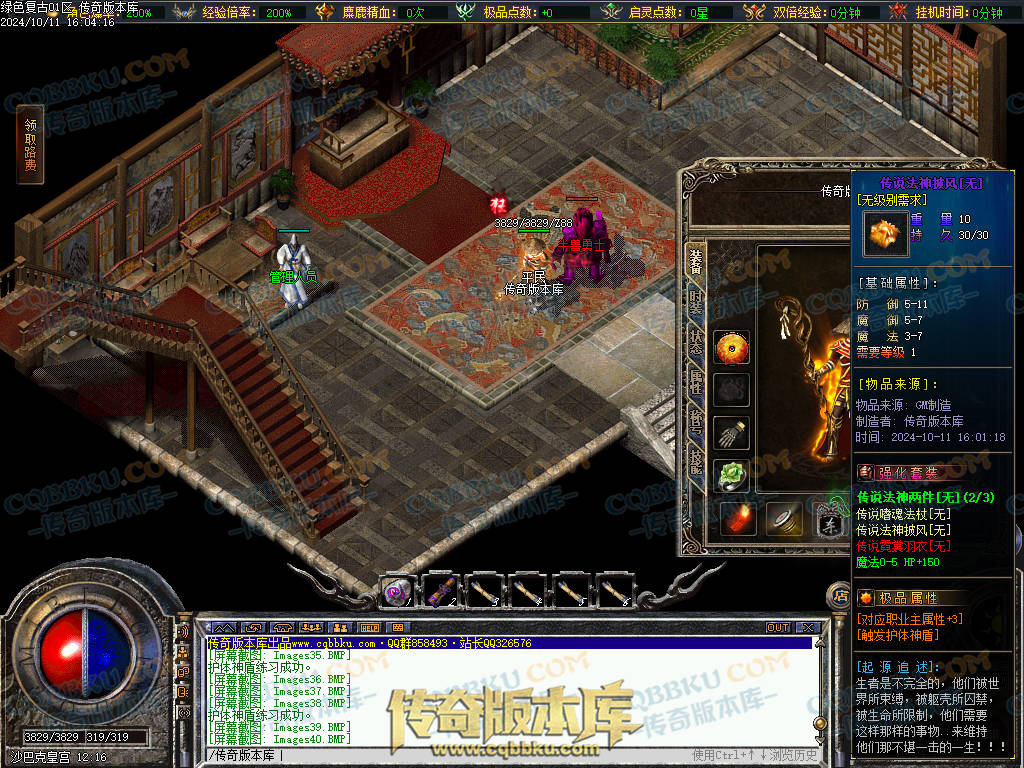Screen dimensions: 1024x768
Task: Select the glove equipment slot
Action: (732, 432)
